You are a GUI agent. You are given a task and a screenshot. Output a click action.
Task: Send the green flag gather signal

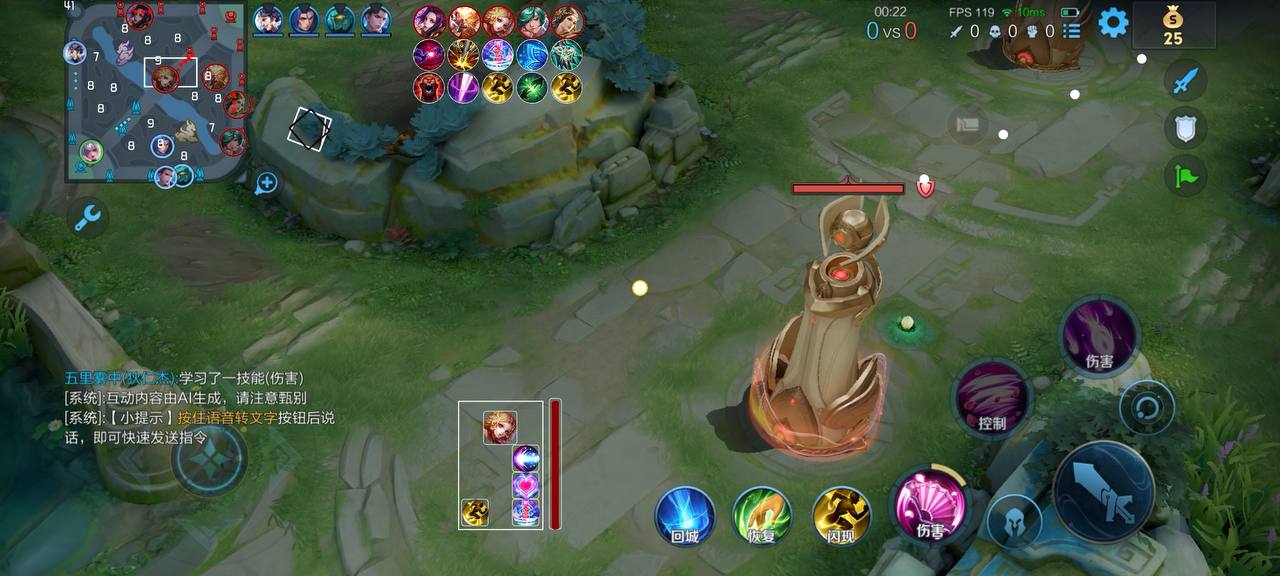1186,175
